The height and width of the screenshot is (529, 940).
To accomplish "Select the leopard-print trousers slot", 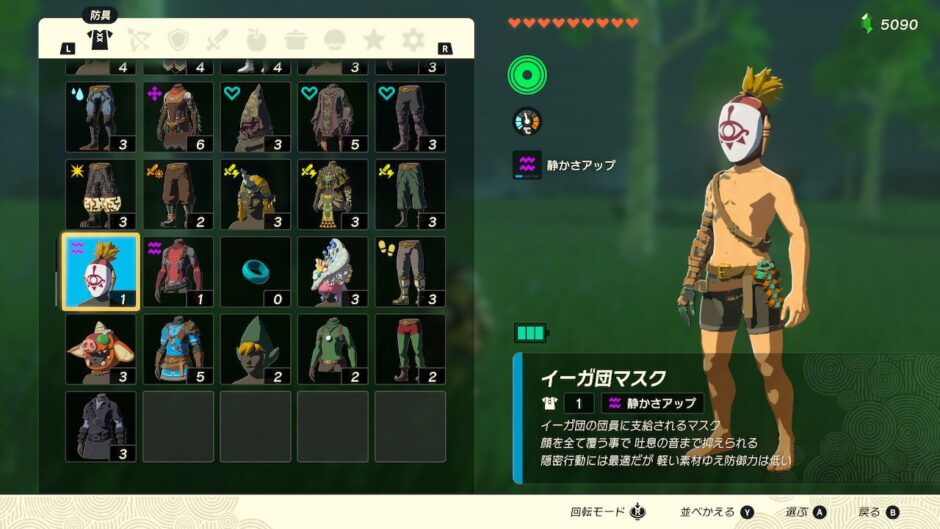I will 101,194.
